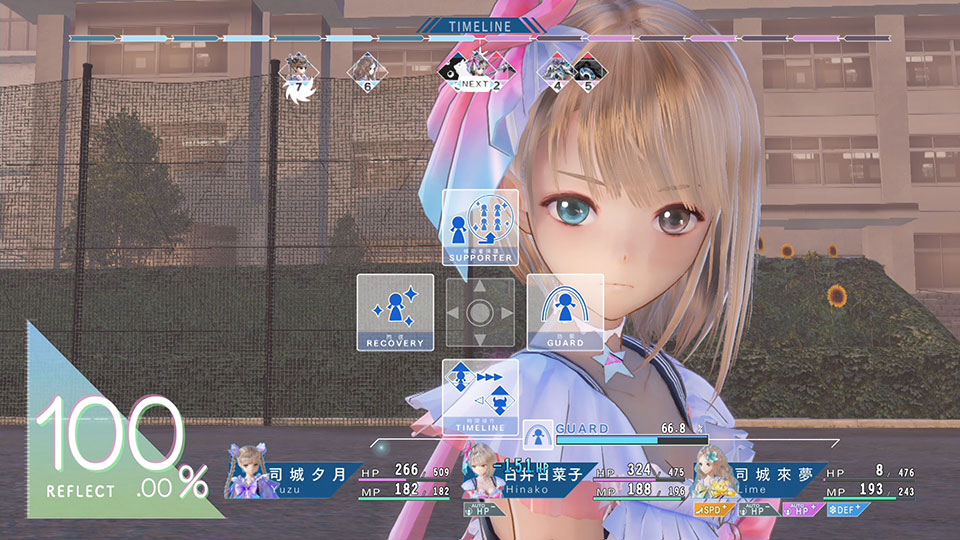
Task: Click the enemy timeline marker numbered 5
Action: click(586, 72)
